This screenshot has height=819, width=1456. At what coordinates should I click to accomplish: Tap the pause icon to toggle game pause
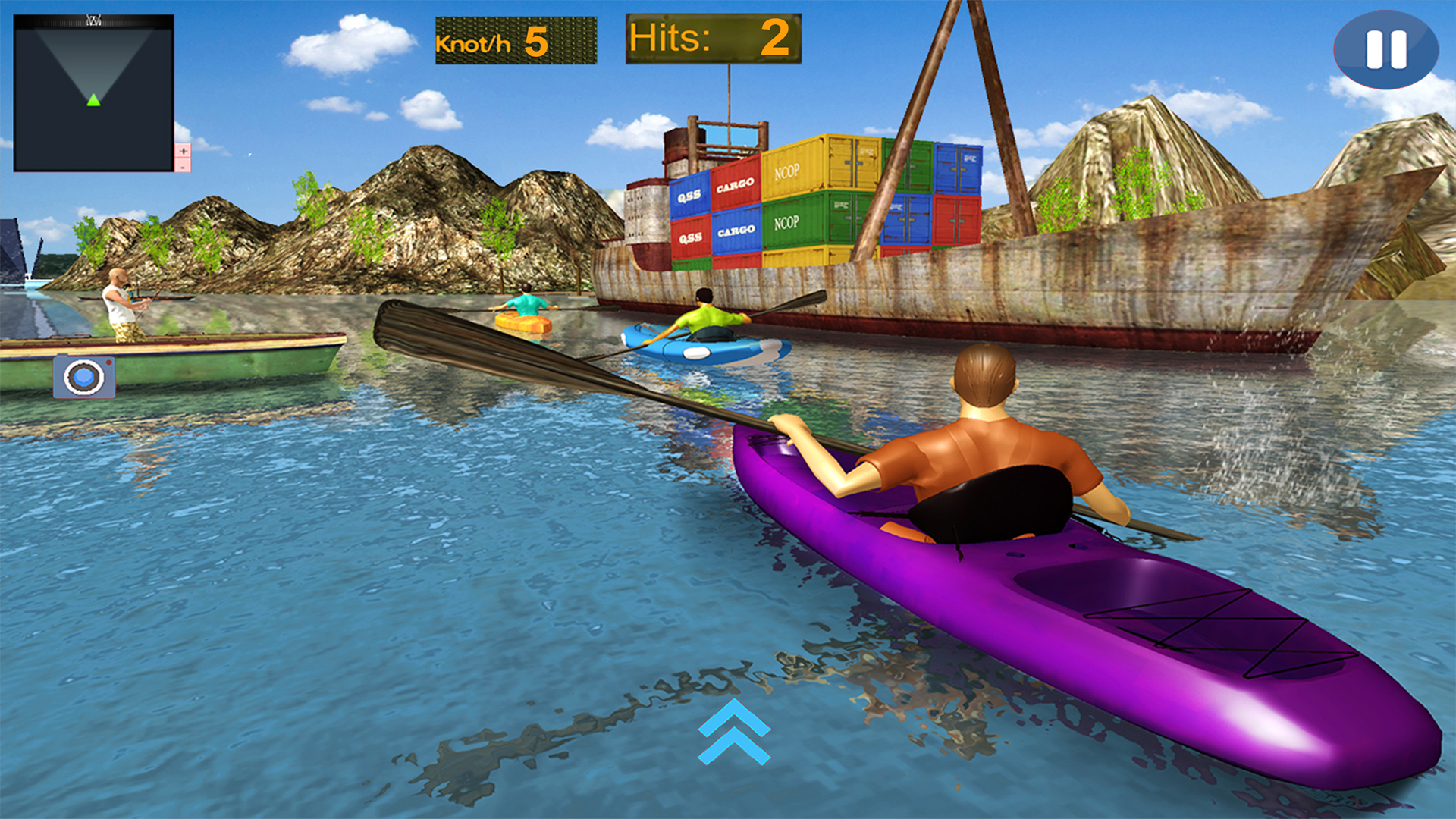coord(1386,50)
